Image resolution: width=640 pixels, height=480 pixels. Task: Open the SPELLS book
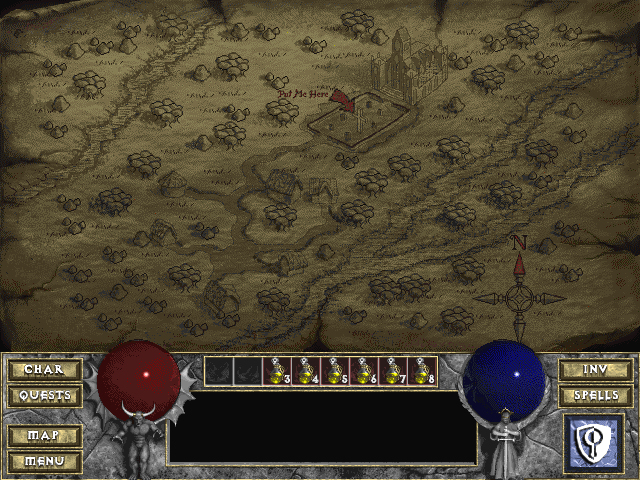pyautogui.click(x=594, y=395)
